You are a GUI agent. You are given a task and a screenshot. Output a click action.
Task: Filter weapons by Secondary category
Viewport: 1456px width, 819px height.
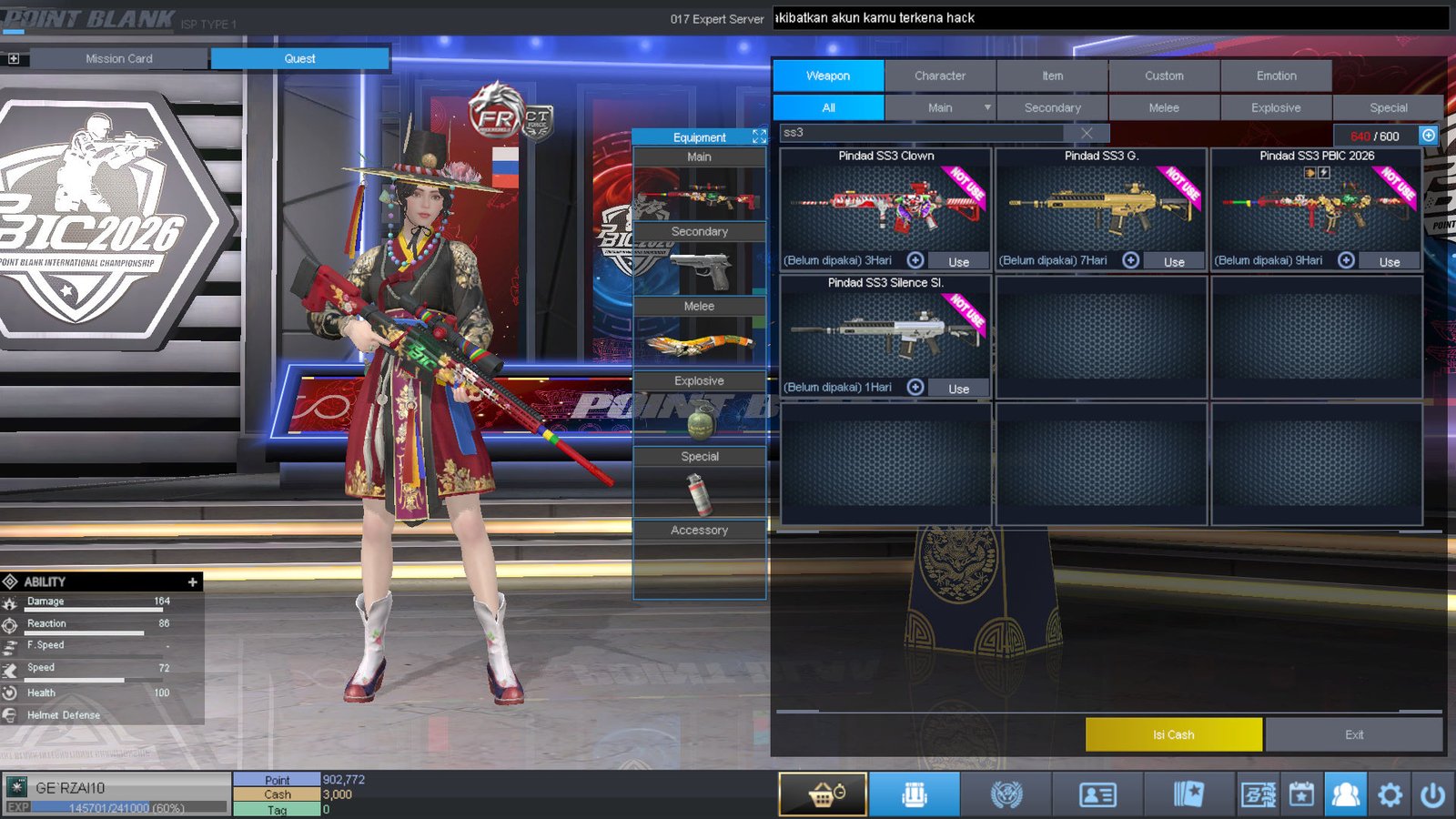click(x=1052, y=107)
